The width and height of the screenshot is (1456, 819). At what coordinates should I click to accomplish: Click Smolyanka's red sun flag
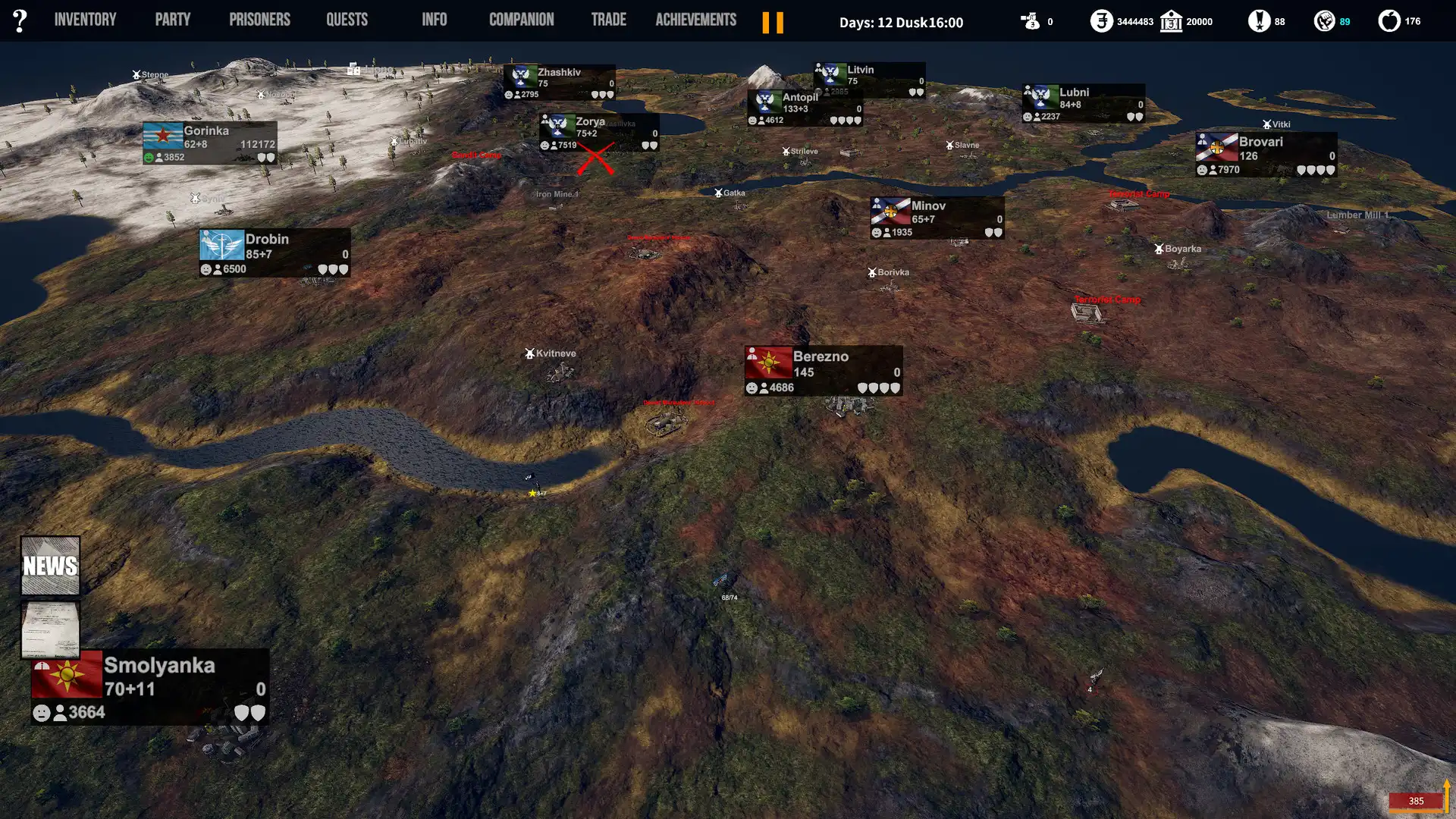[65, 677]
